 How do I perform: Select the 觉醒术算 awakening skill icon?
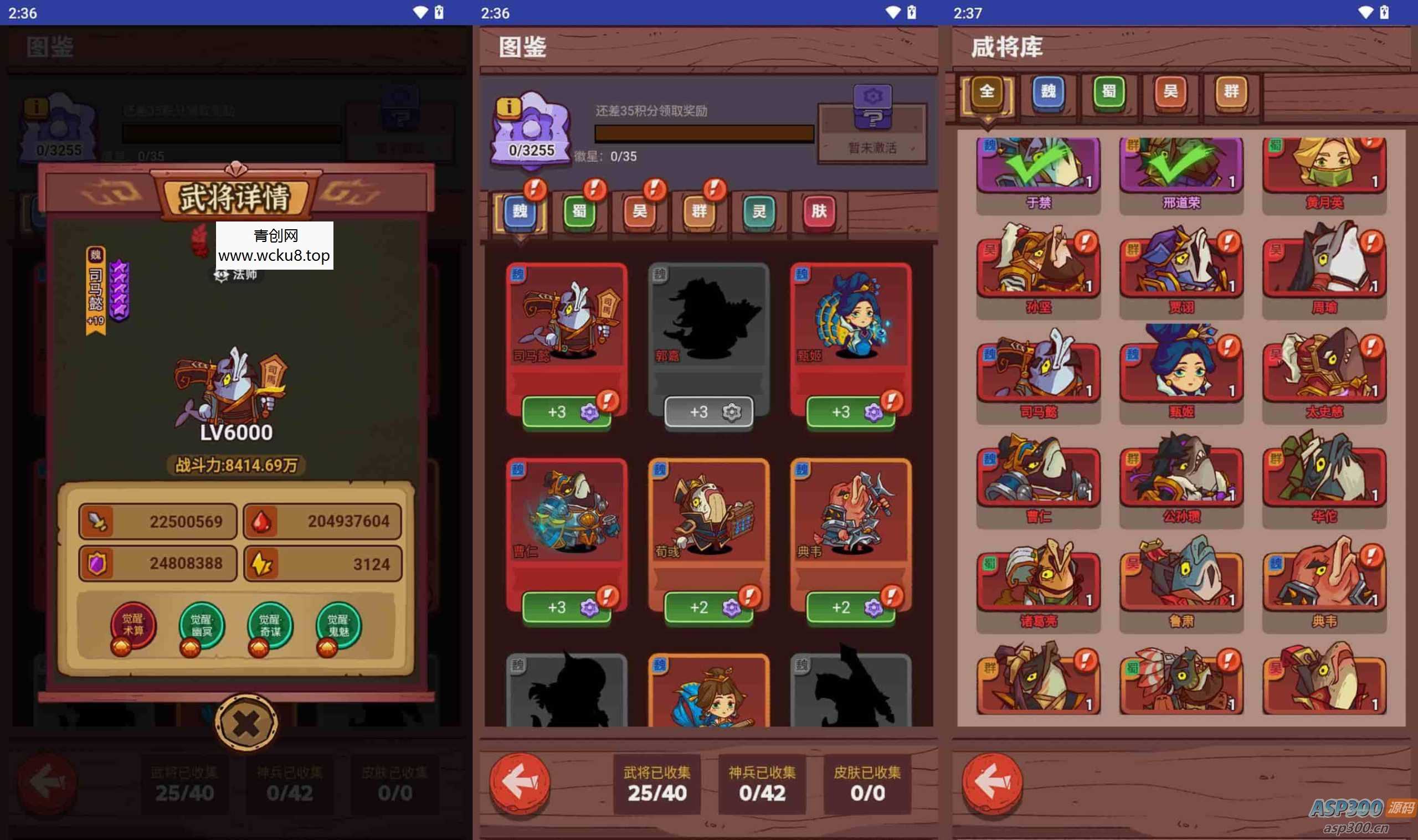pyautogui.click(x=133, y=626)
